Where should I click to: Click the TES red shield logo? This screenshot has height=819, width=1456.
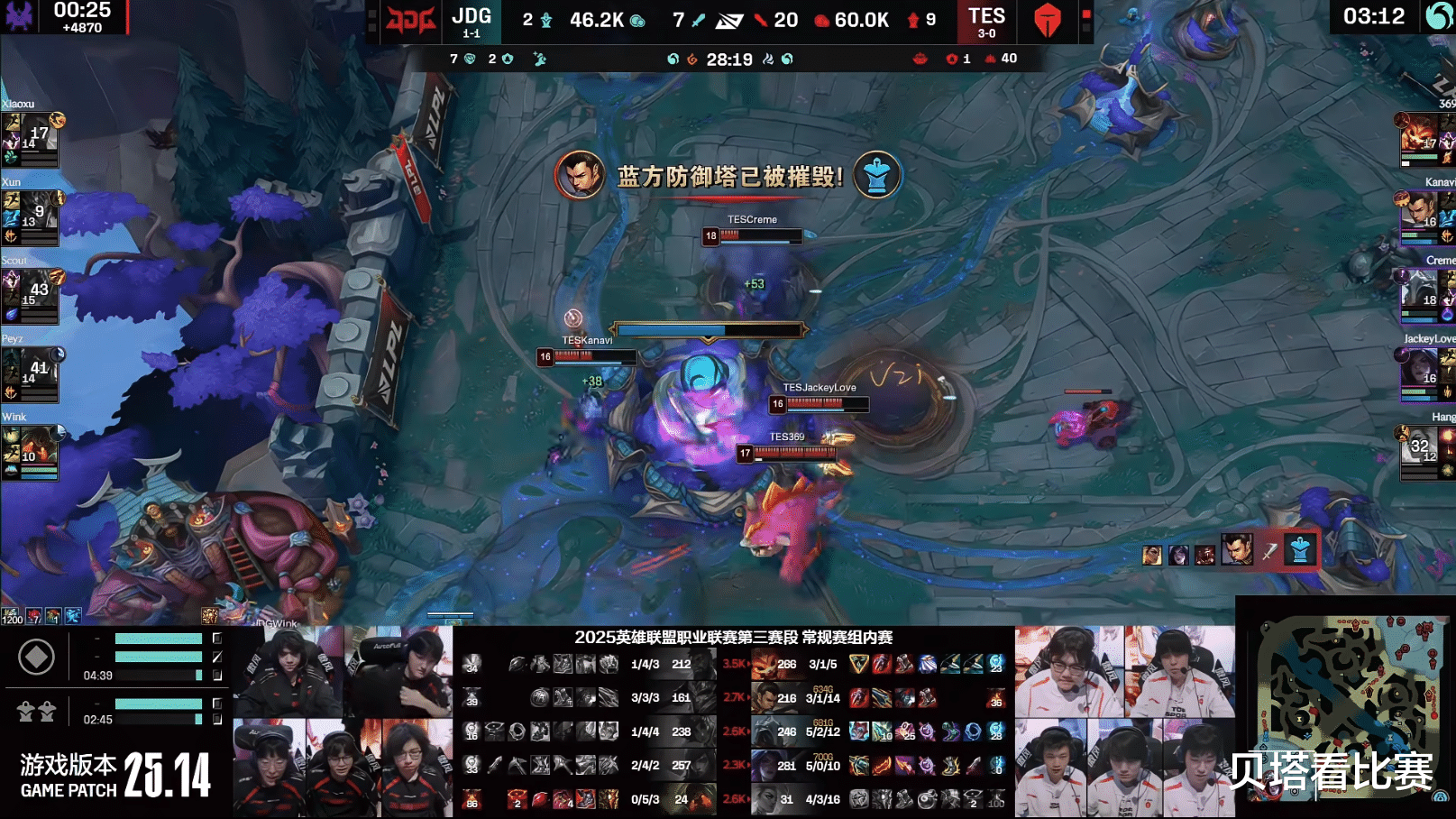tap(1047, 20)
